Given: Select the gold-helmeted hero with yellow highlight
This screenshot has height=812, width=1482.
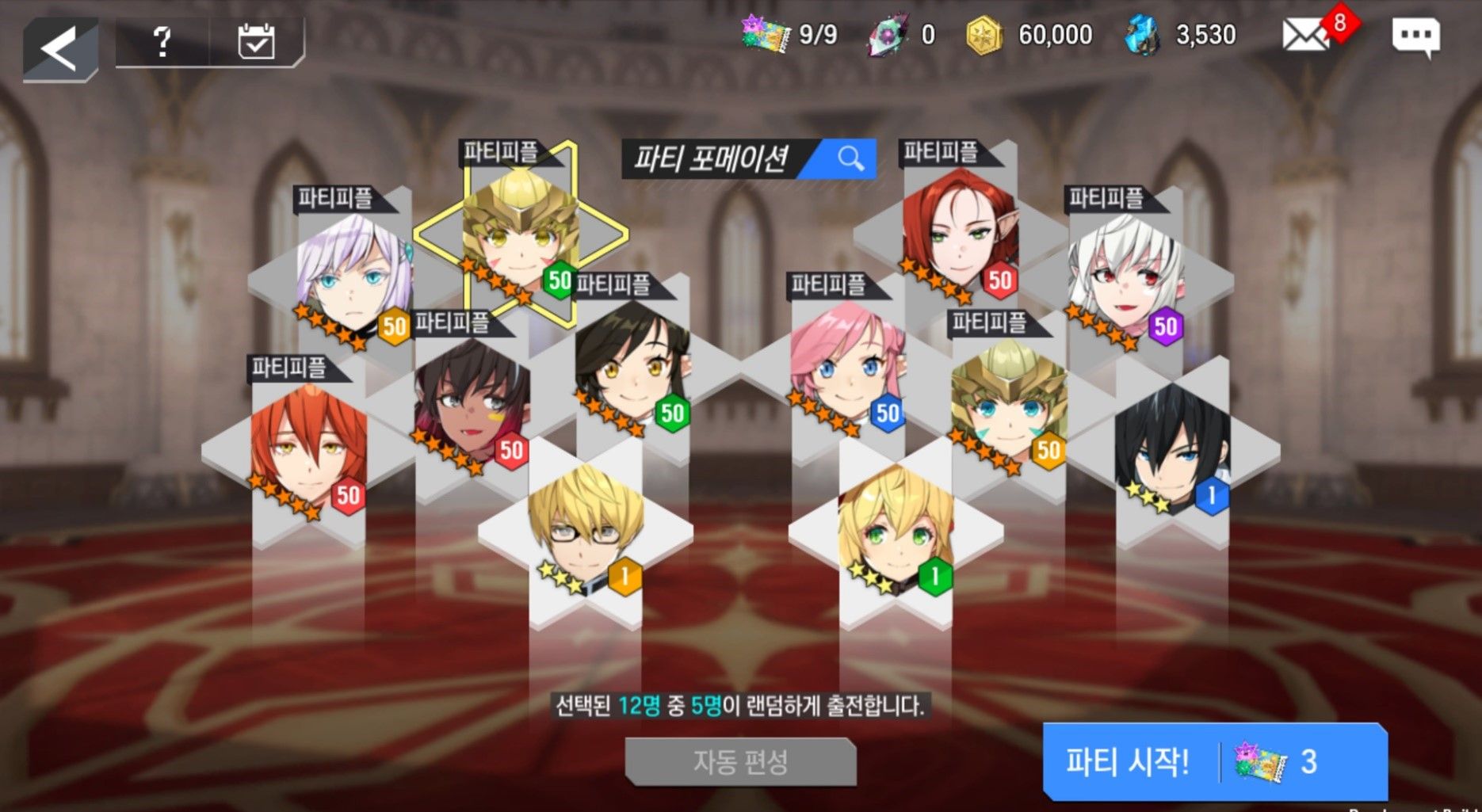Looking at the screenshot, I should coord(519,234).
